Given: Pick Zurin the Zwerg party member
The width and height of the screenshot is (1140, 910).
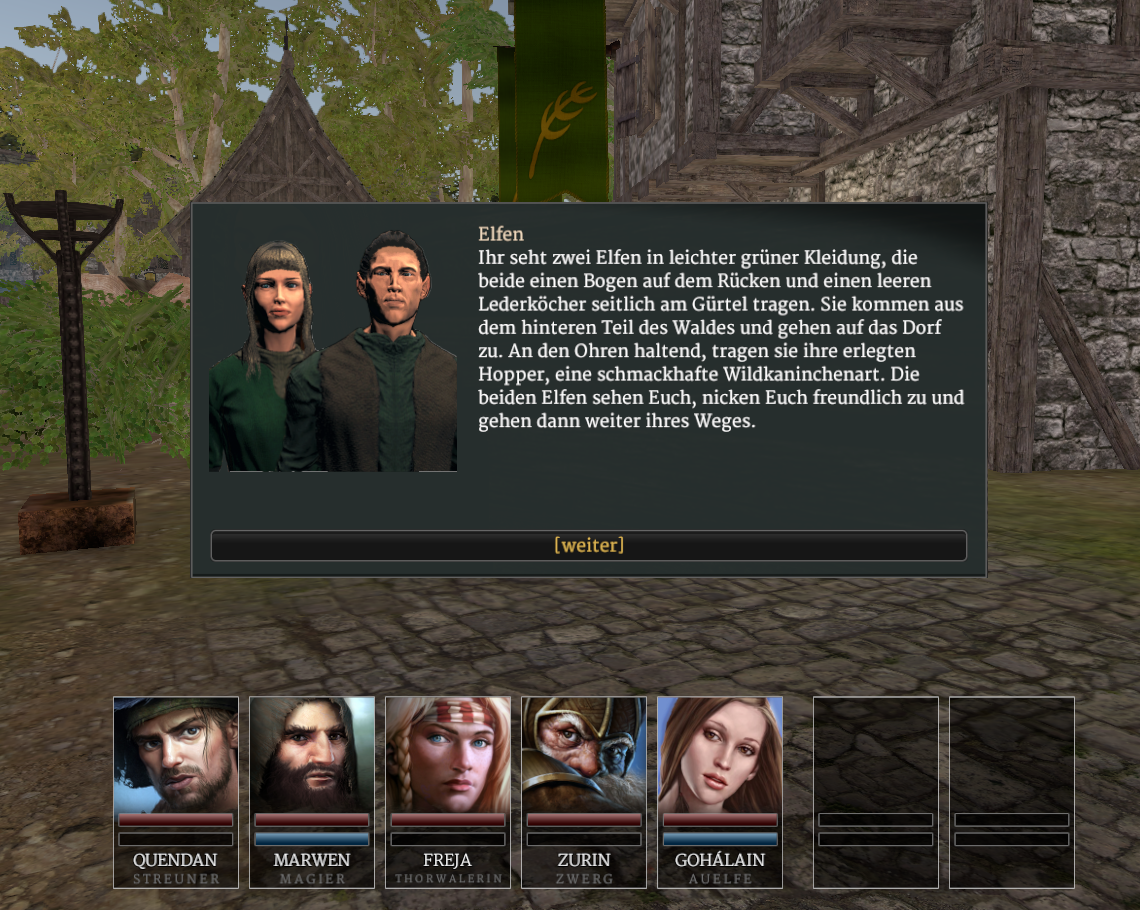Looking at the screenshot, I should [584, 755].
